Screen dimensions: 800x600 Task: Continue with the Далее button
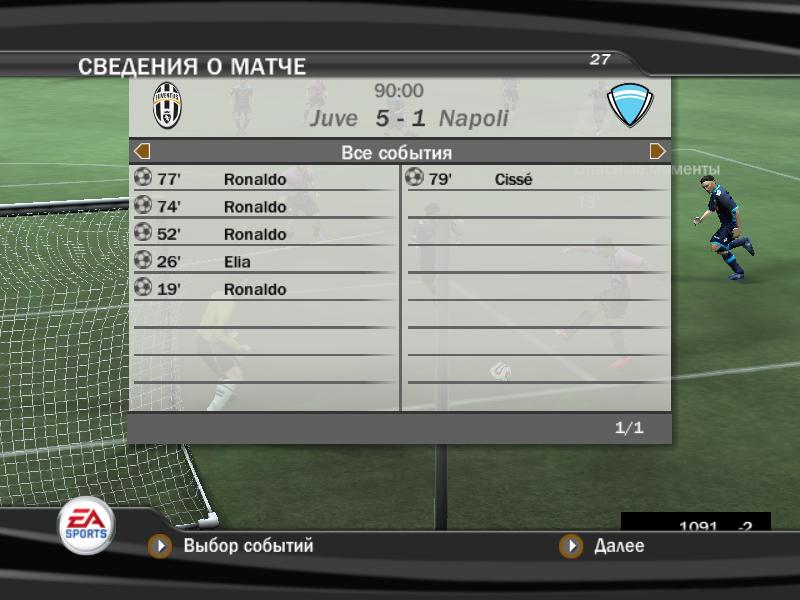tap(618, 546)
